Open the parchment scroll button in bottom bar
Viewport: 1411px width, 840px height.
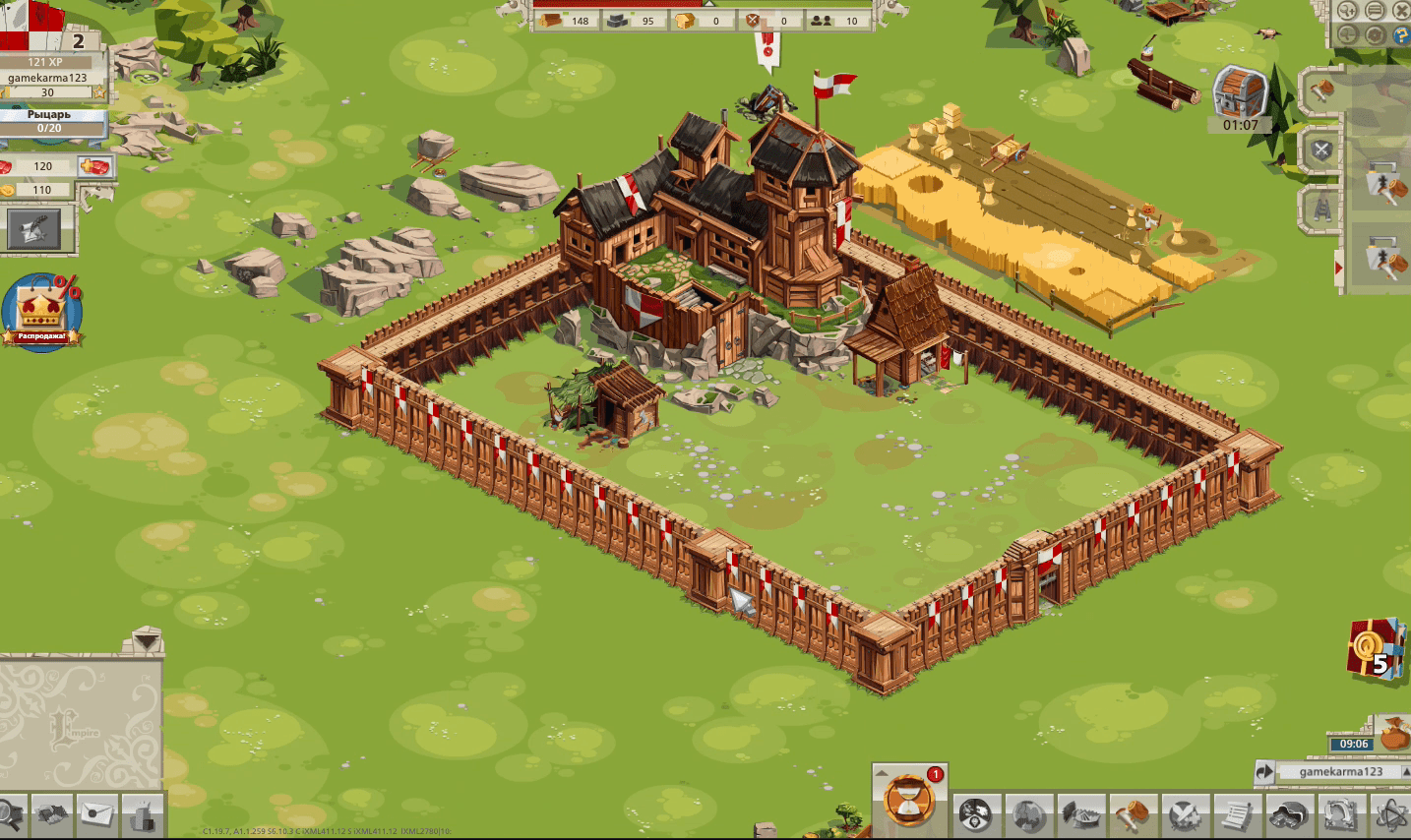1236,815
